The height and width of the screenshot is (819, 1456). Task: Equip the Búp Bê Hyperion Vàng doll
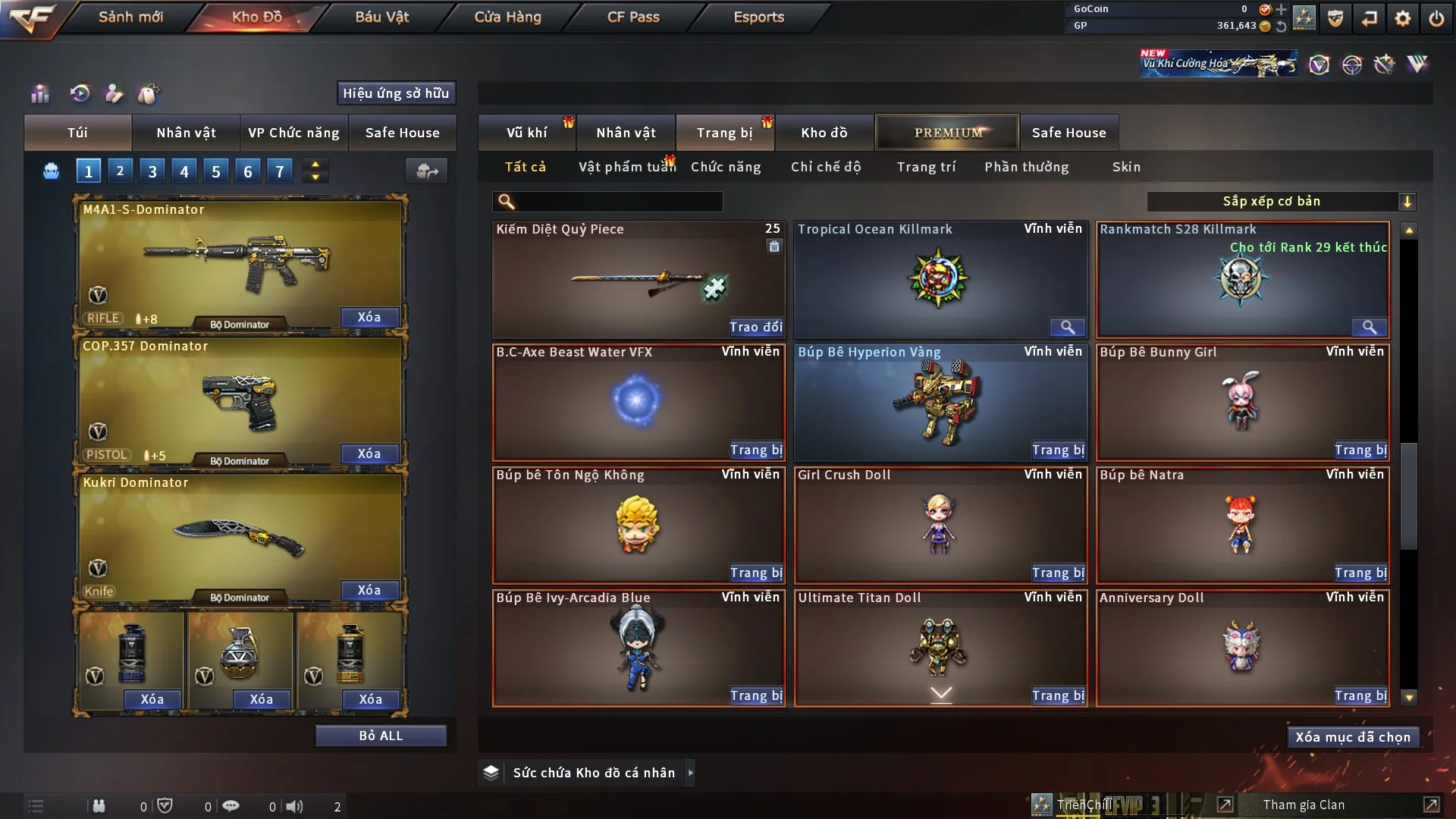coord(1058,450)
